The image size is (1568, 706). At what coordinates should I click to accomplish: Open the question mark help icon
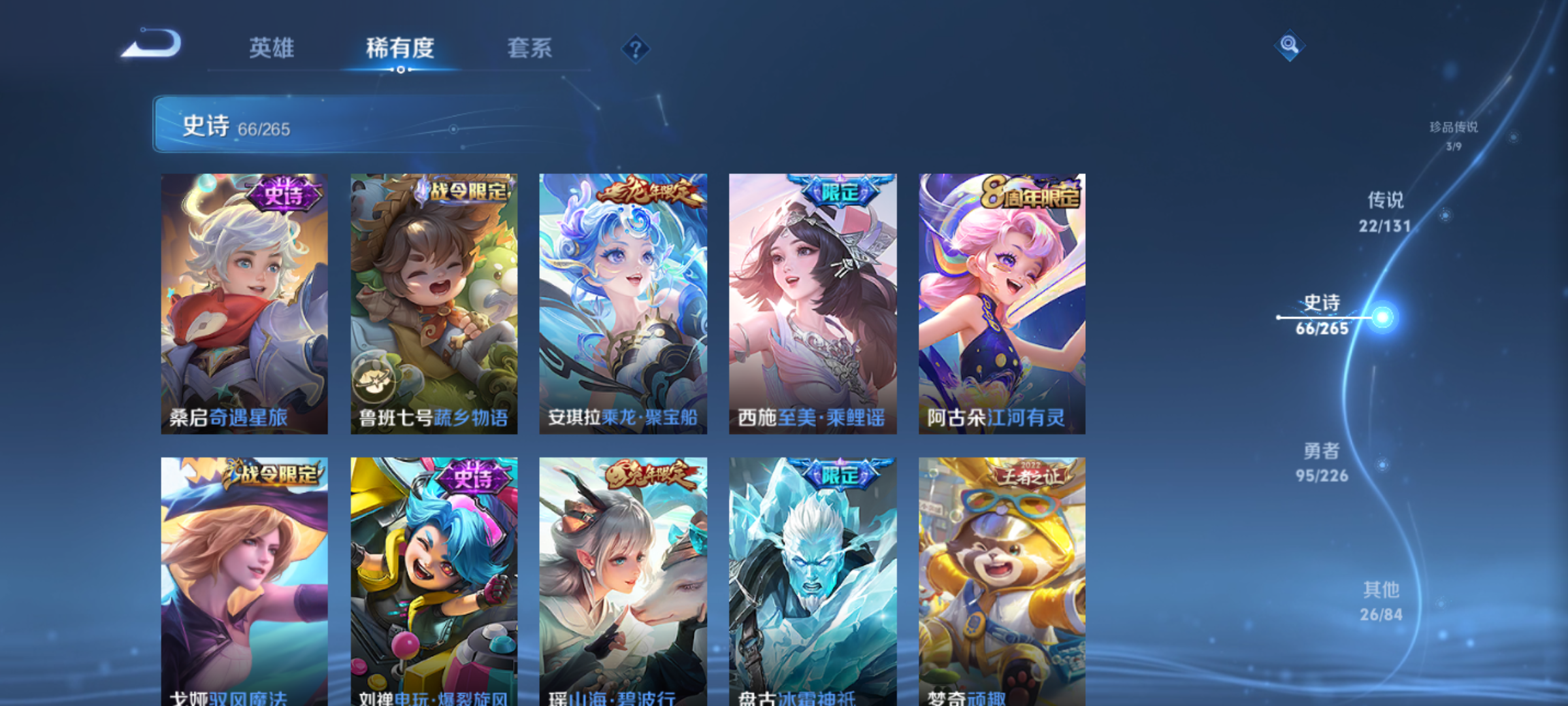point(635,49)
